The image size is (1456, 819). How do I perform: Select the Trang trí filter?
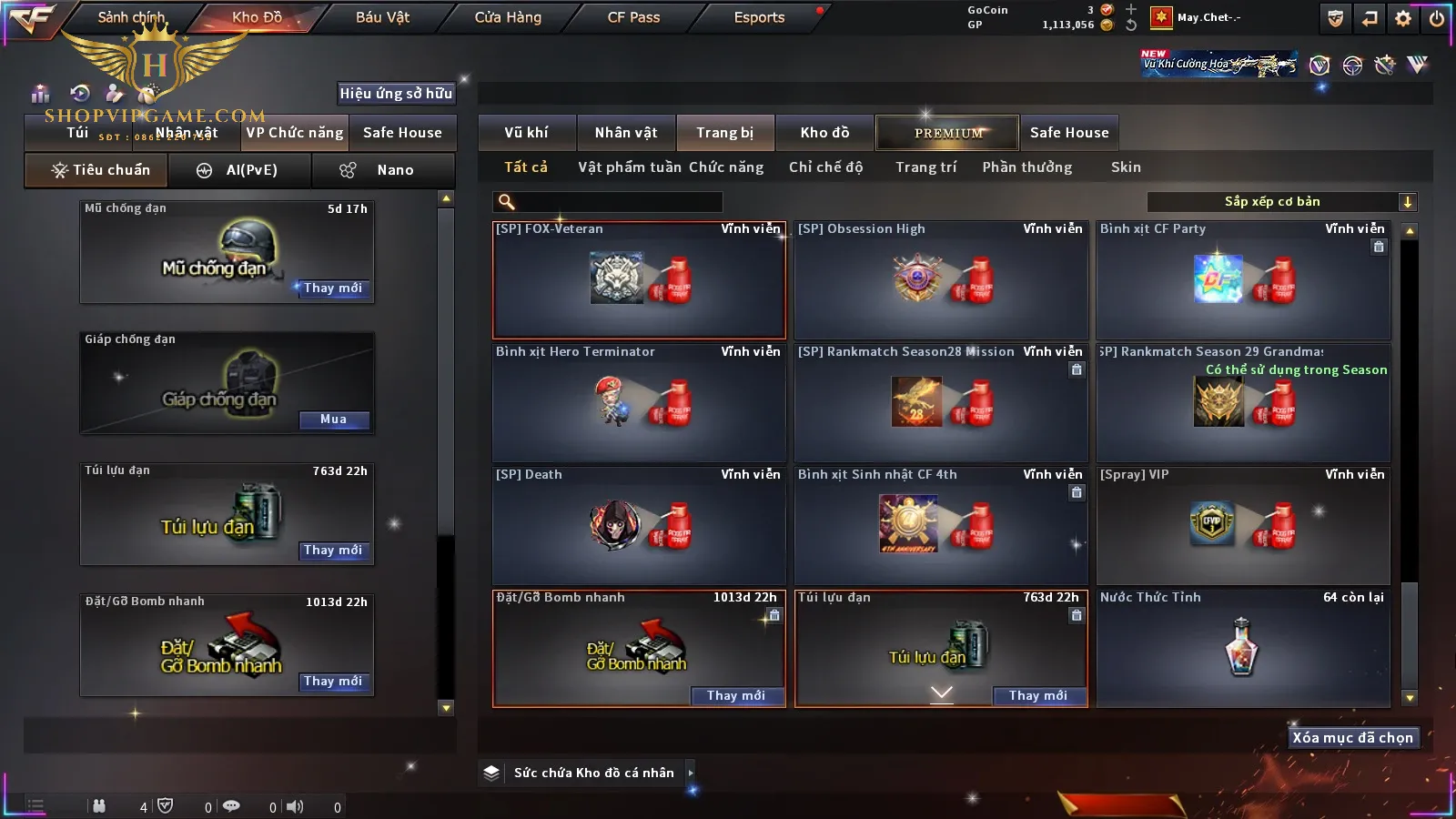[x=925, y=167]
